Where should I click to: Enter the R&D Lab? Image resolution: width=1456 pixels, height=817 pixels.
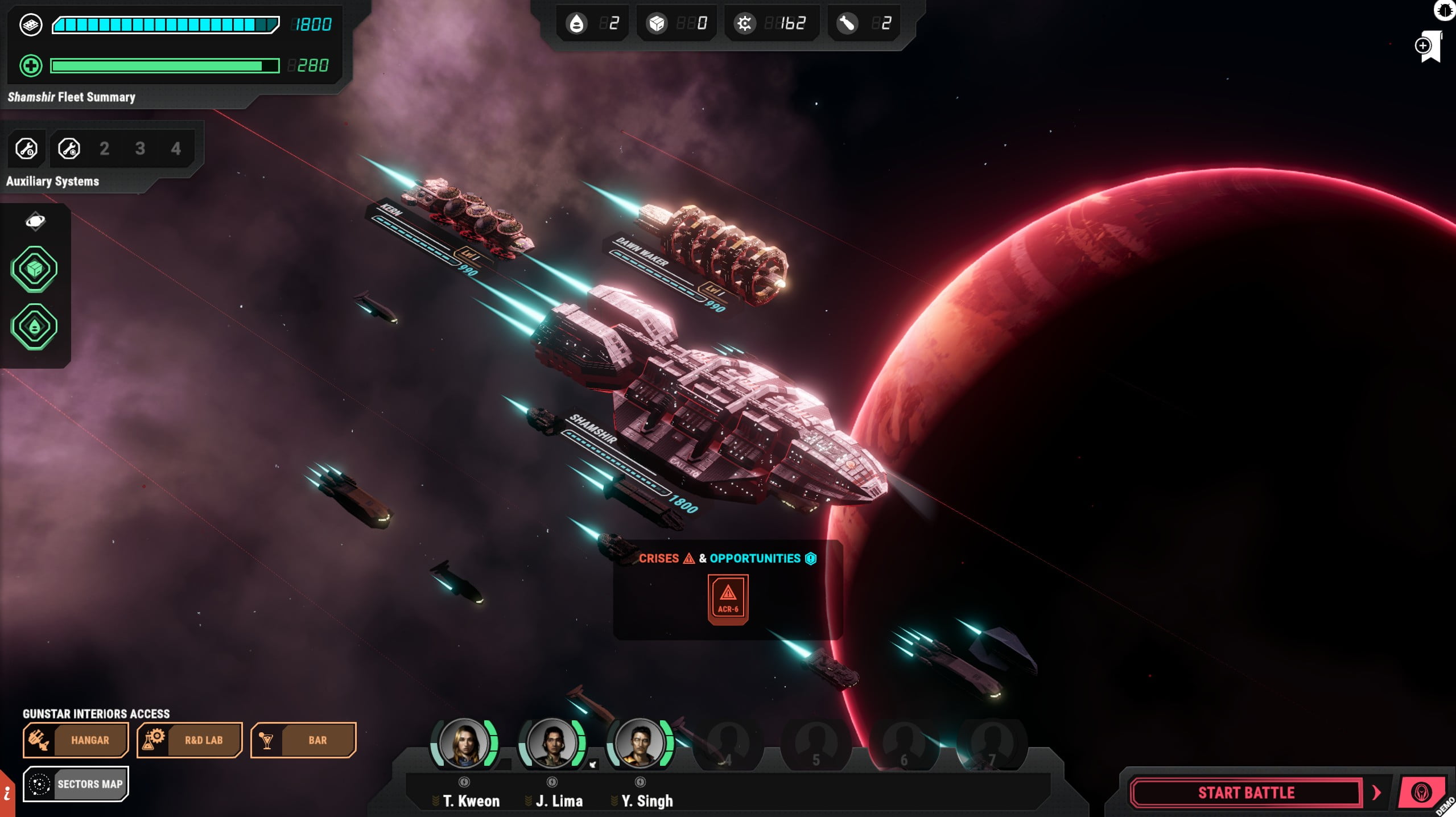(x=189, y=740)
